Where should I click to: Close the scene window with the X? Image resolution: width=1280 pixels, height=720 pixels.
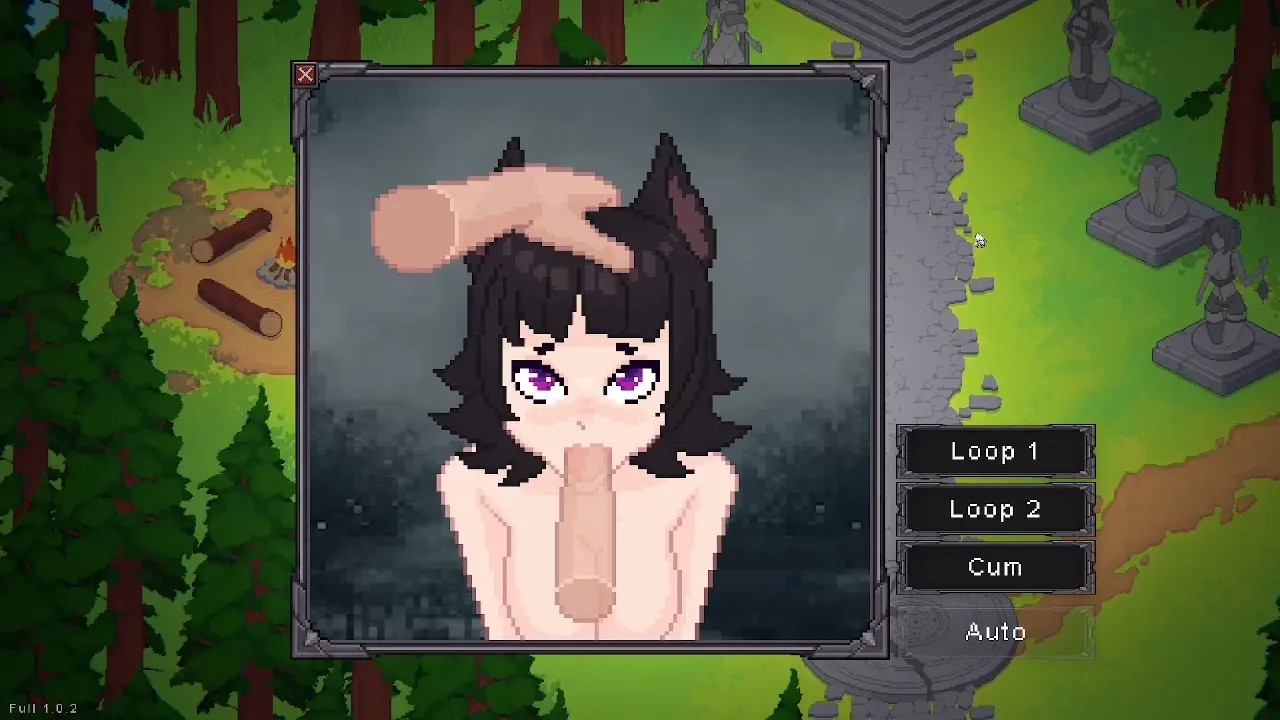point(305,75)
